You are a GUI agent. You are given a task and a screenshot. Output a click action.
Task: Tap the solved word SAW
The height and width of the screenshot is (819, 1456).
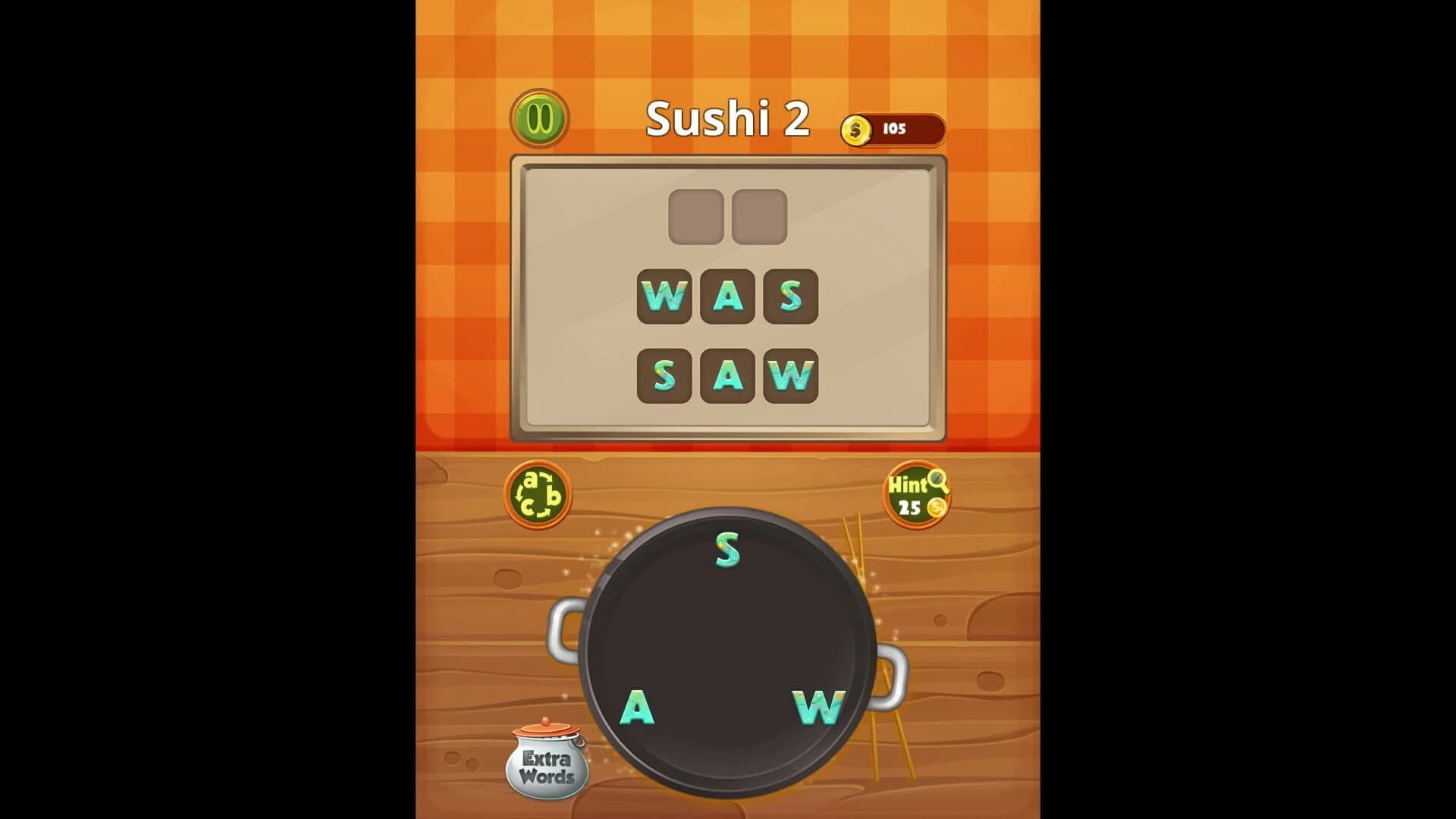[x=726, y=374]
